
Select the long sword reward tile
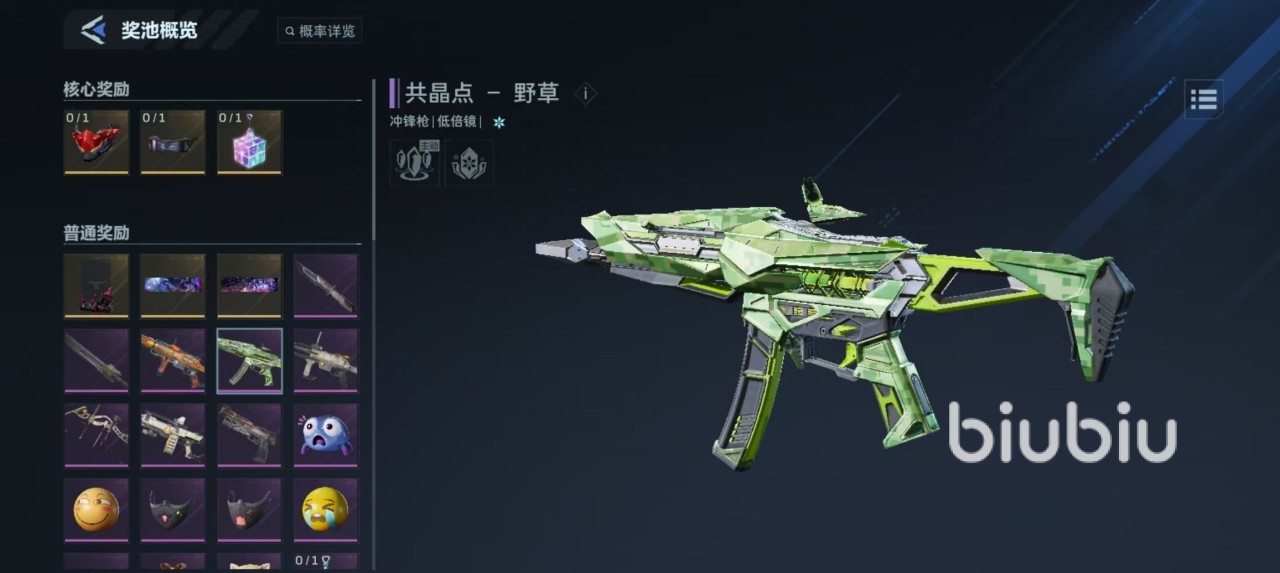click(96, 360)
